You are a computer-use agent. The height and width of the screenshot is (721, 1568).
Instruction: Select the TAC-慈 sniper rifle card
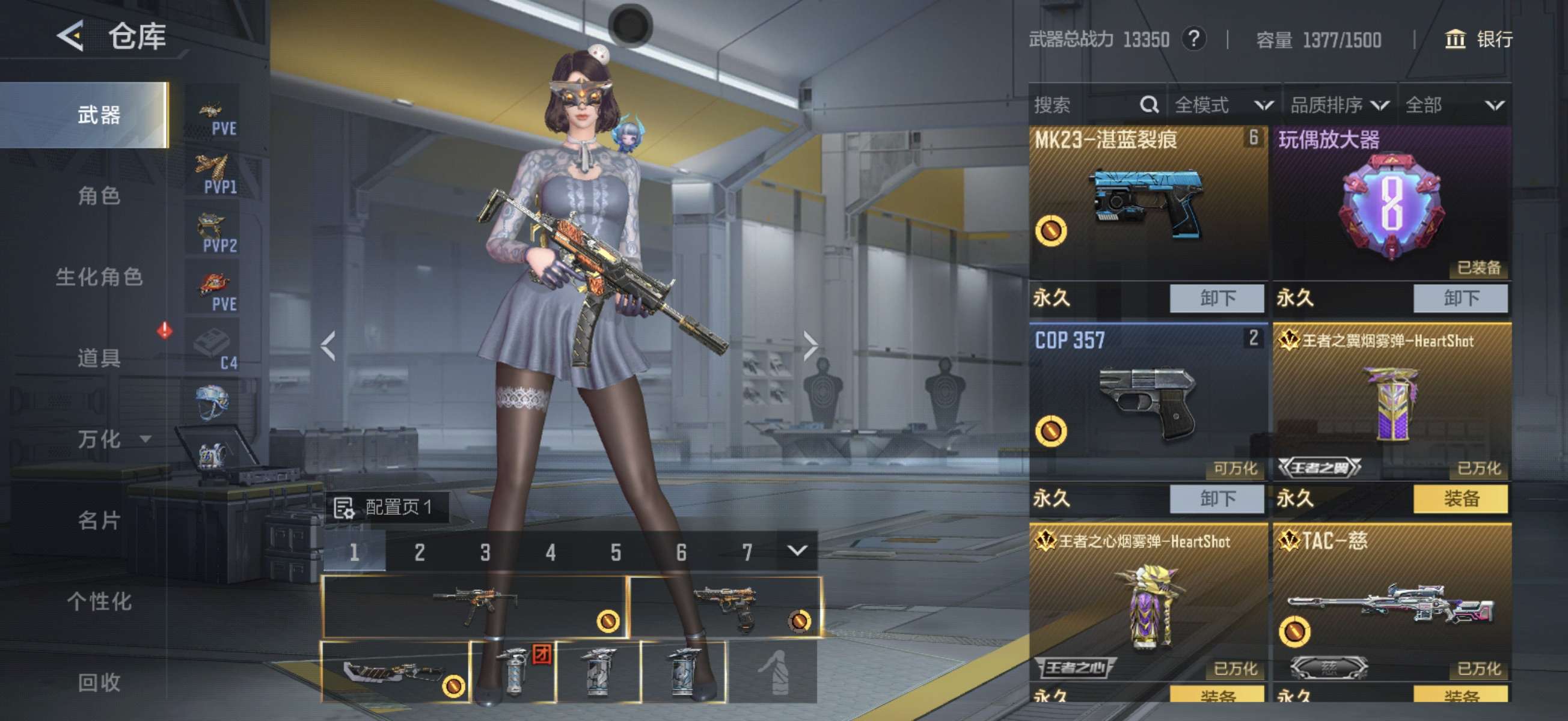point(1391,603)
